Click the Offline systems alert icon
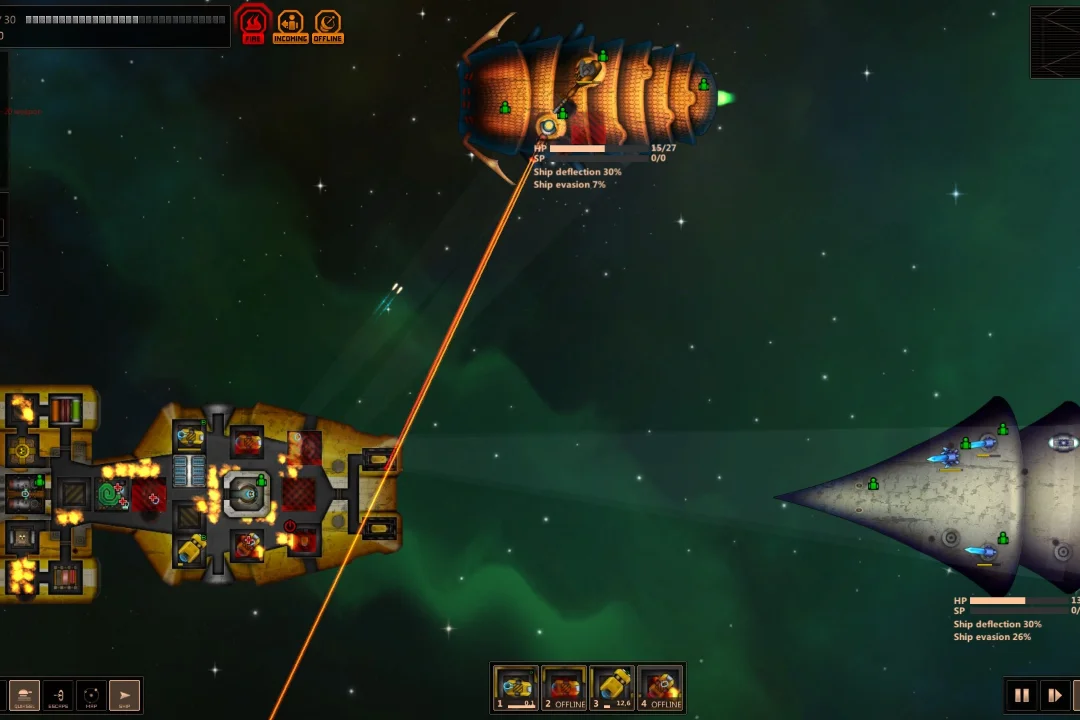 click(327, 25)
